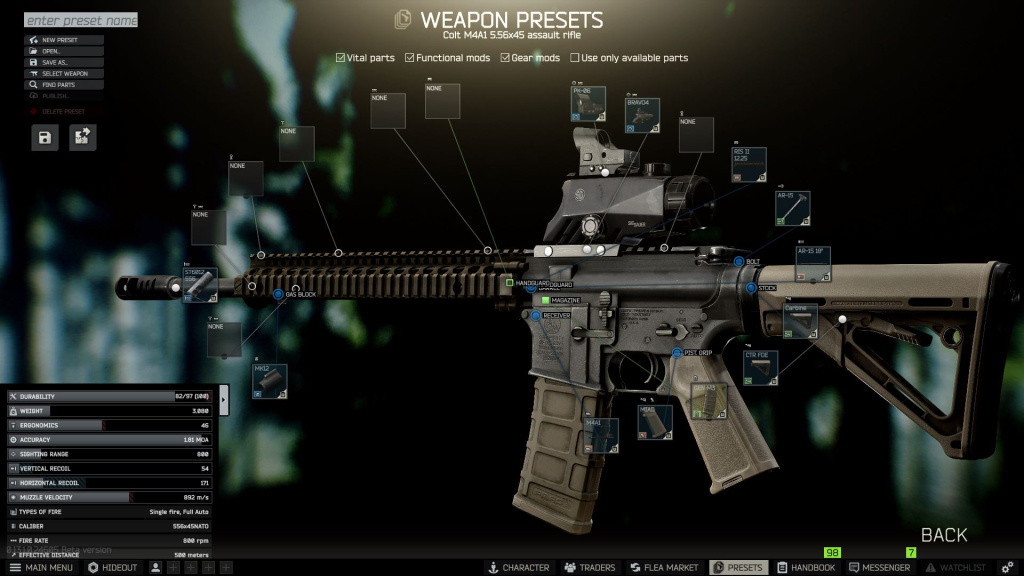Open the Messenger

879,568
